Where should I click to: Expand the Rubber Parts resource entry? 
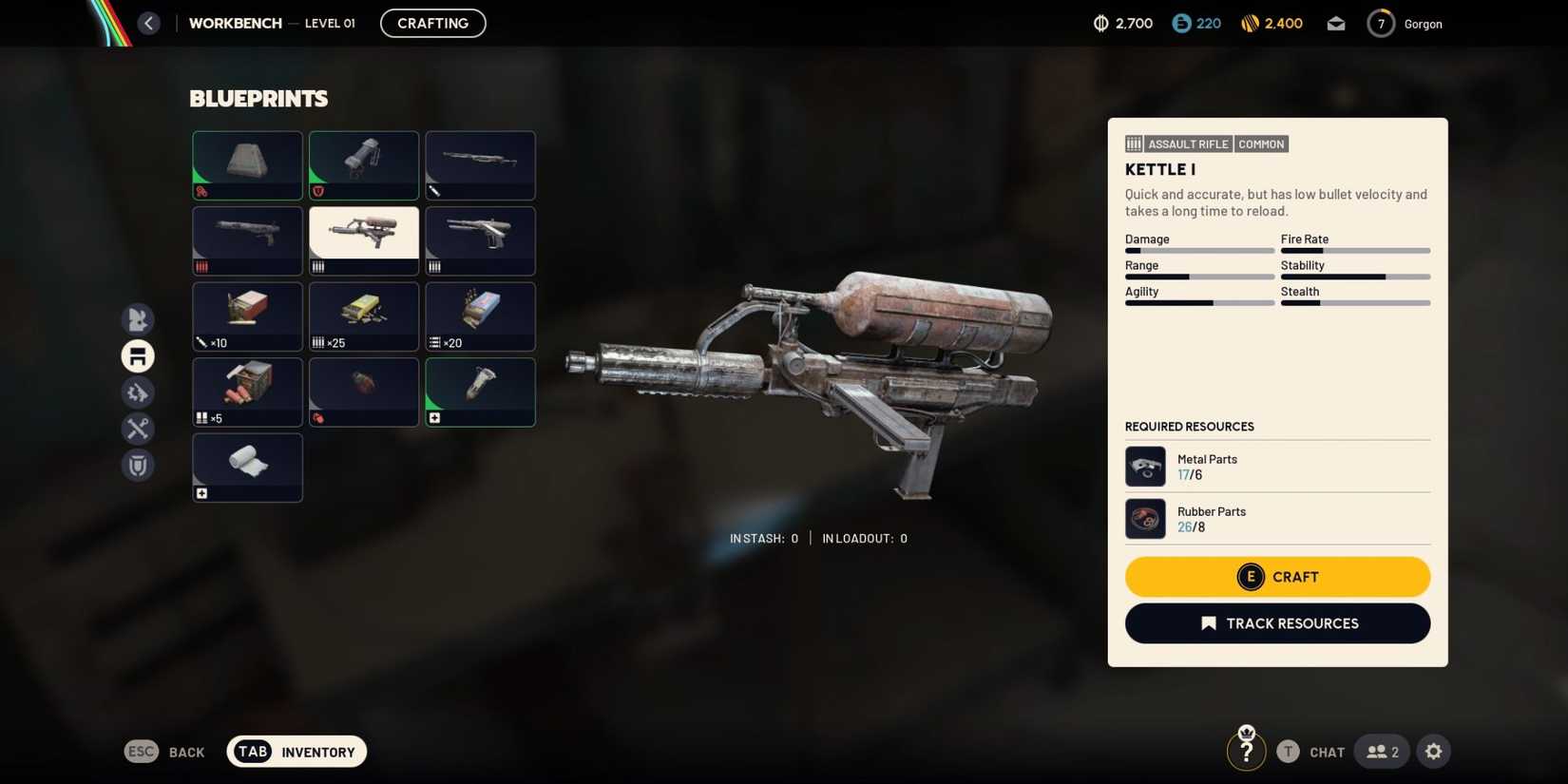[x=1277, y=518]
